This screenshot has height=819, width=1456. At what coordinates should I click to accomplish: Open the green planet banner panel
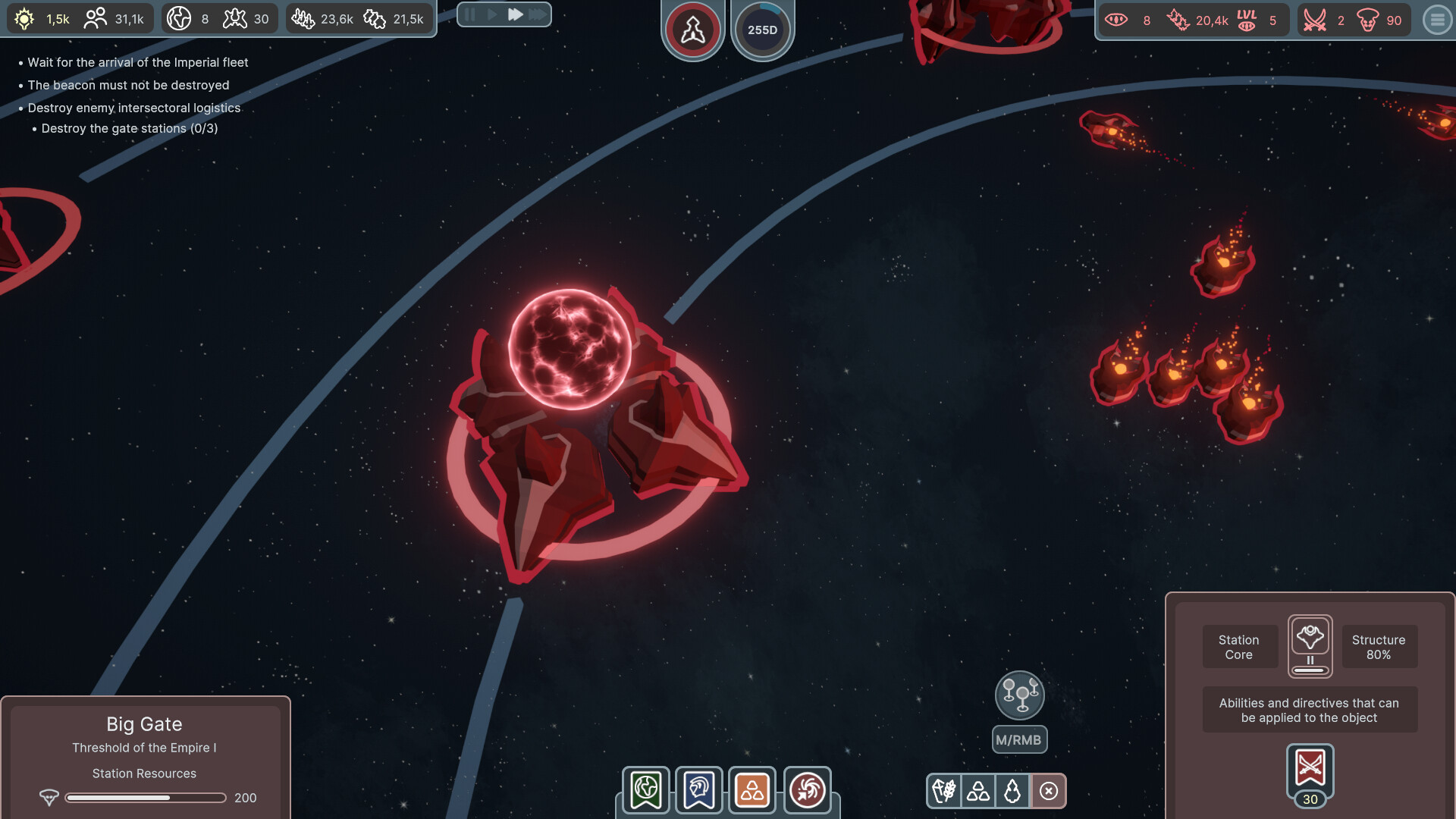[x=646, y=790]
